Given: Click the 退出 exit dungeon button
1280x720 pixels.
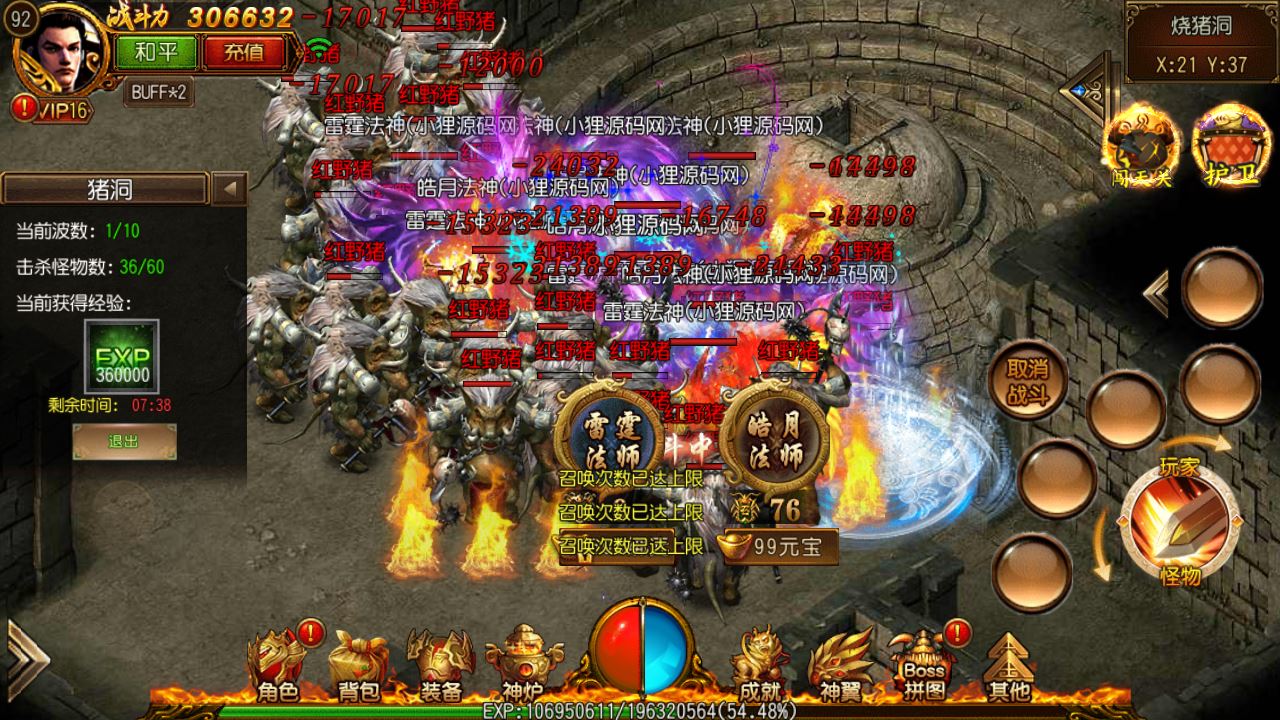Looking at the screenshot, I should (124, 441).
